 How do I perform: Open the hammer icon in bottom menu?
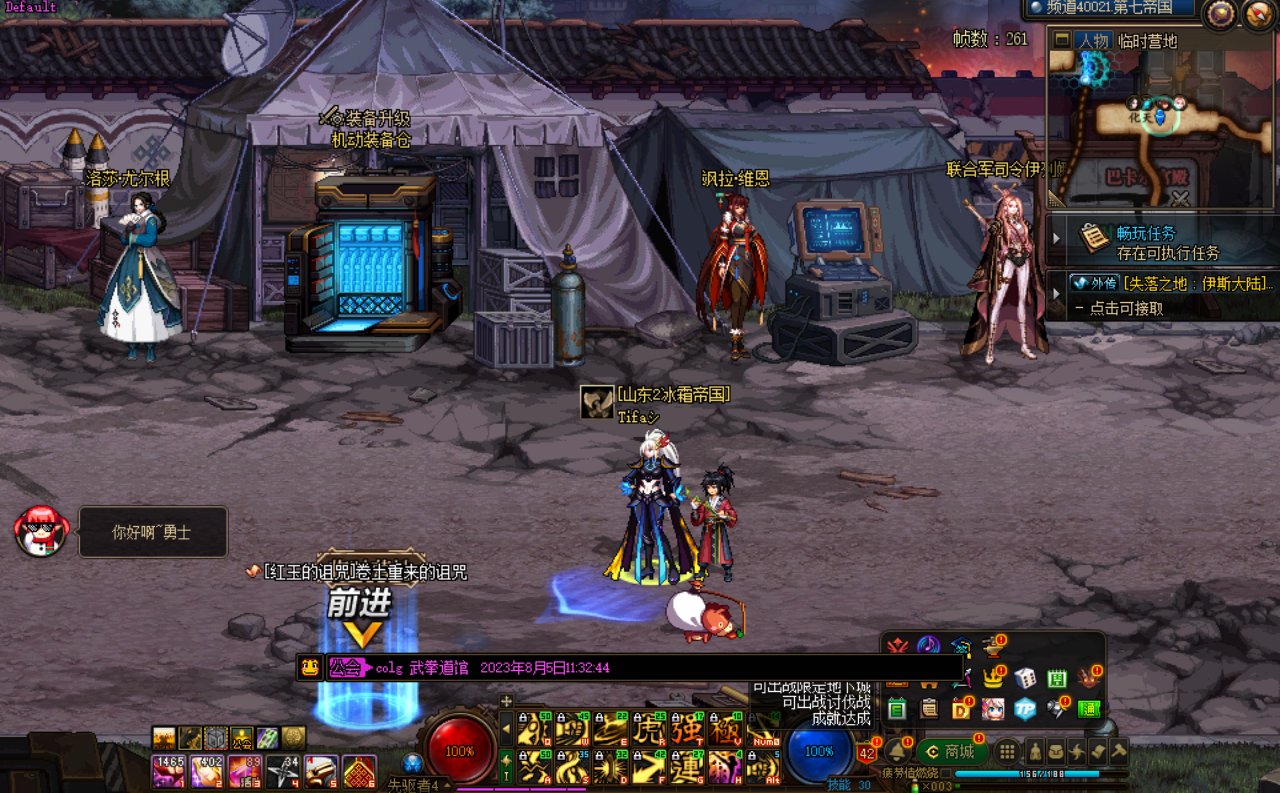pos(1120,751)
